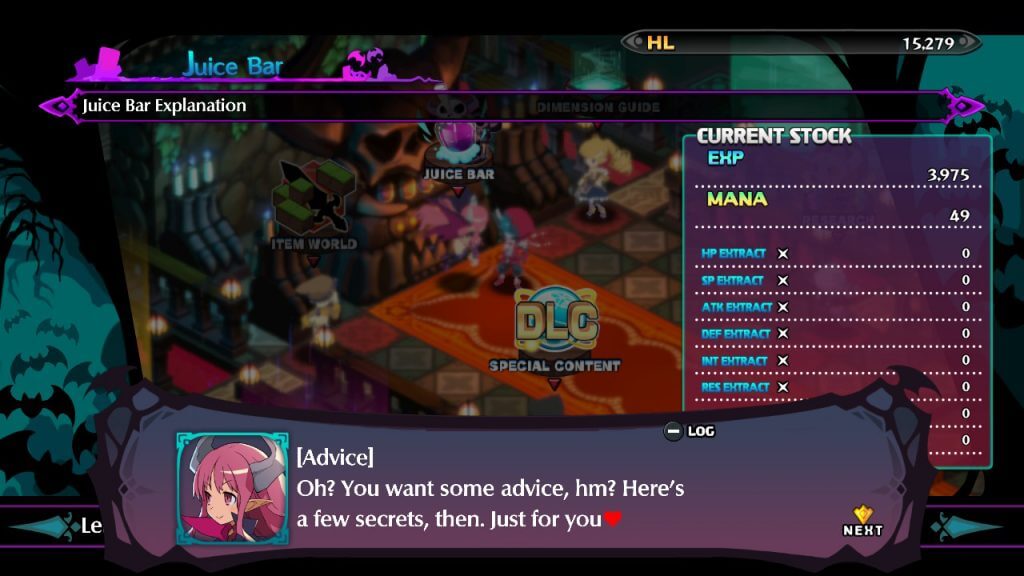Image resolution: width=1024 pixels, height=576 pixels.
Task: Select the MANA stock row
Action: point(836,207)
